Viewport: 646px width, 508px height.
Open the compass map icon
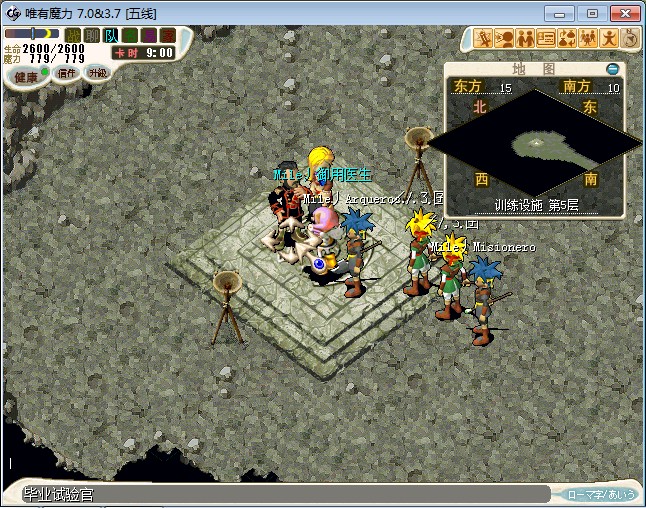tap(630, 39)
